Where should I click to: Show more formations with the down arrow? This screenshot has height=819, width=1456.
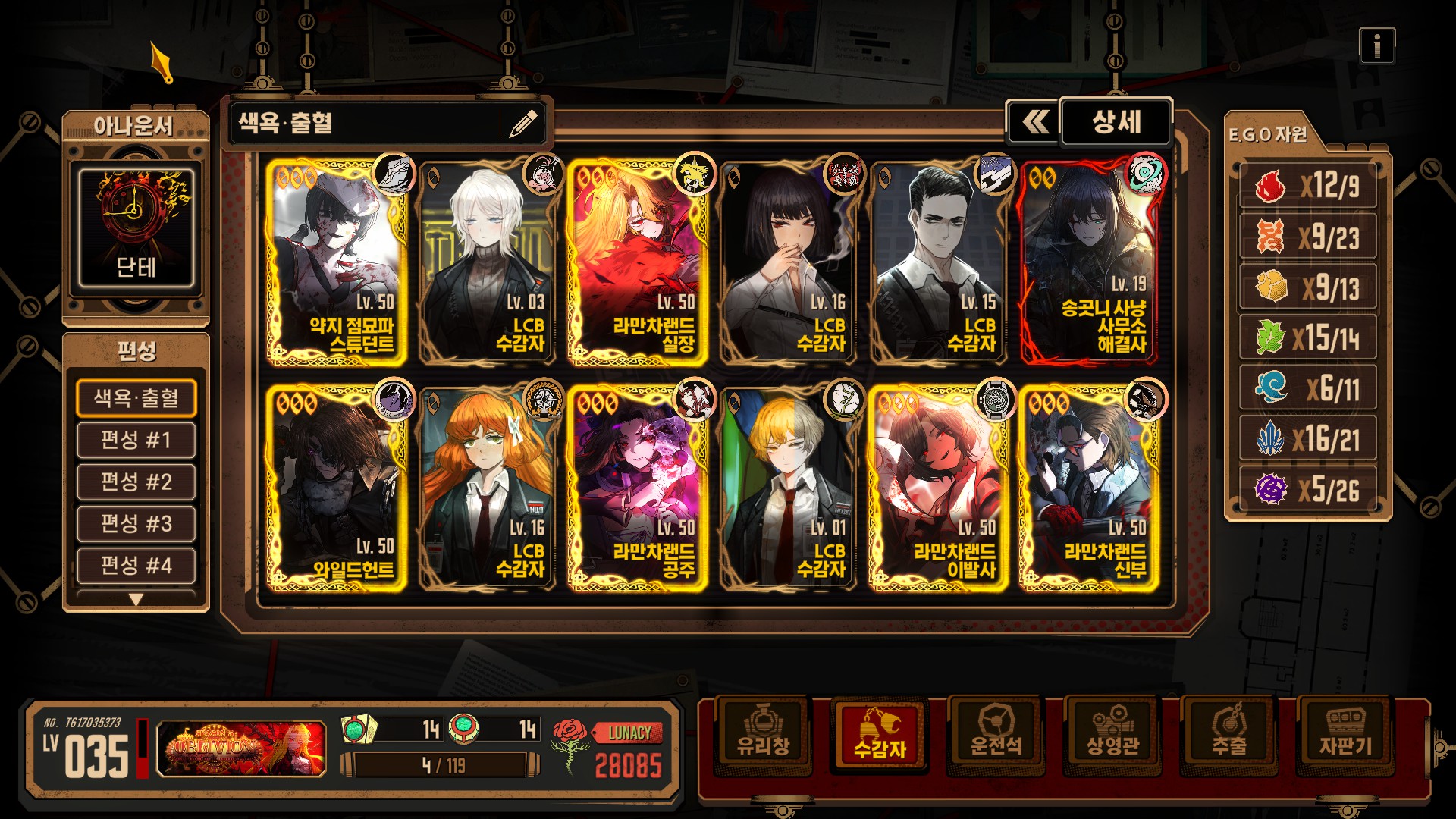[x=136, y=600]
